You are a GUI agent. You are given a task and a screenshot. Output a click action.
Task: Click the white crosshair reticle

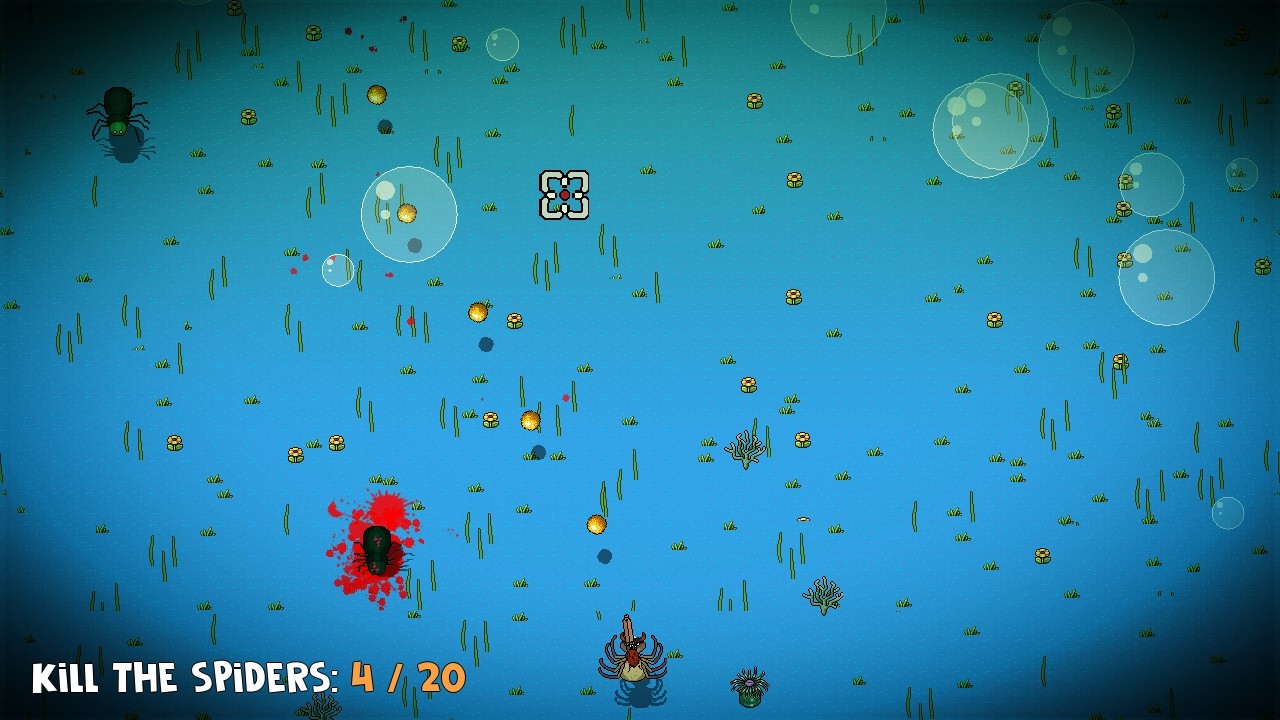564,196
